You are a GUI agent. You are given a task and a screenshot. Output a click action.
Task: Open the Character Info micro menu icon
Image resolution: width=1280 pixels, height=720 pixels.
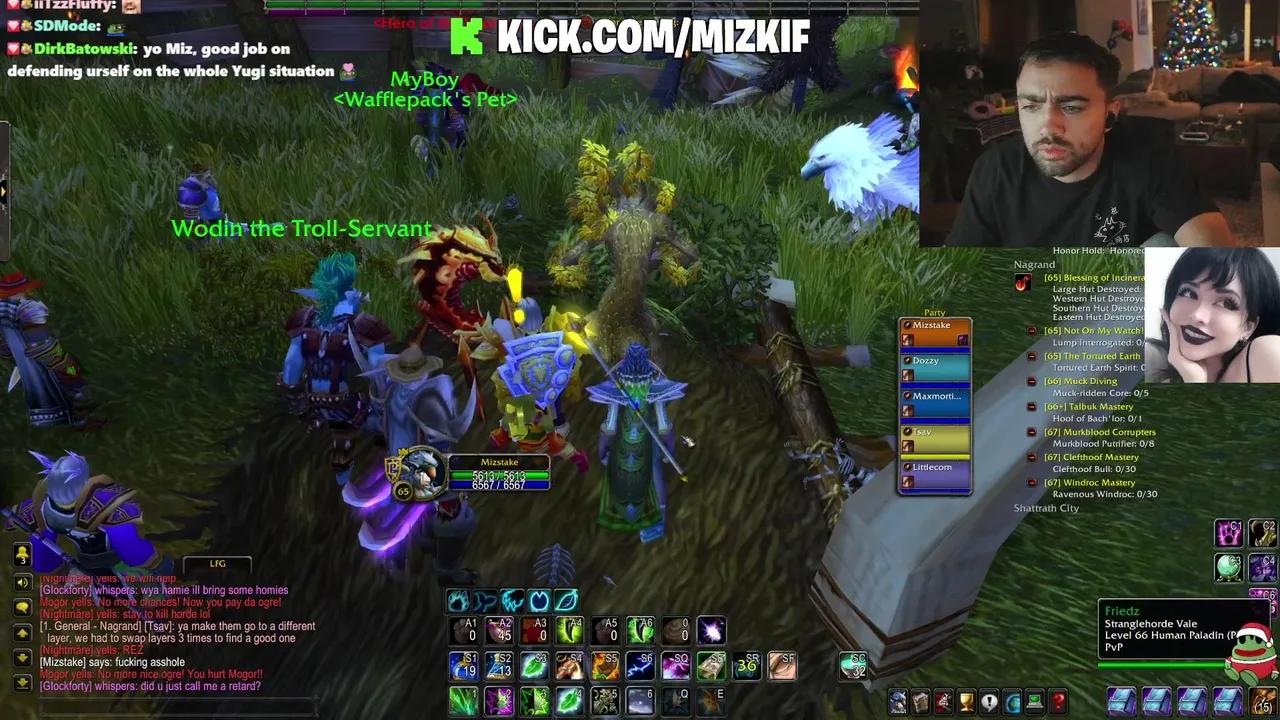point(897,700)
